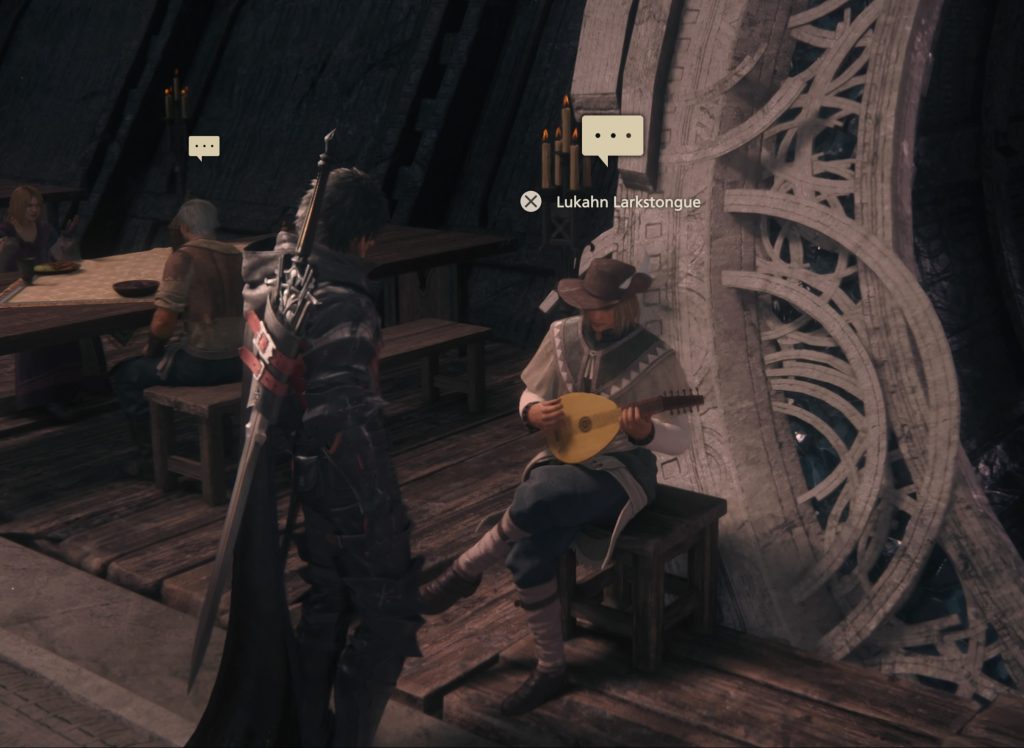Select the speech bubble above Lukahn Larkstongue
The image size is (1024, 748).
tap(612, 137)
